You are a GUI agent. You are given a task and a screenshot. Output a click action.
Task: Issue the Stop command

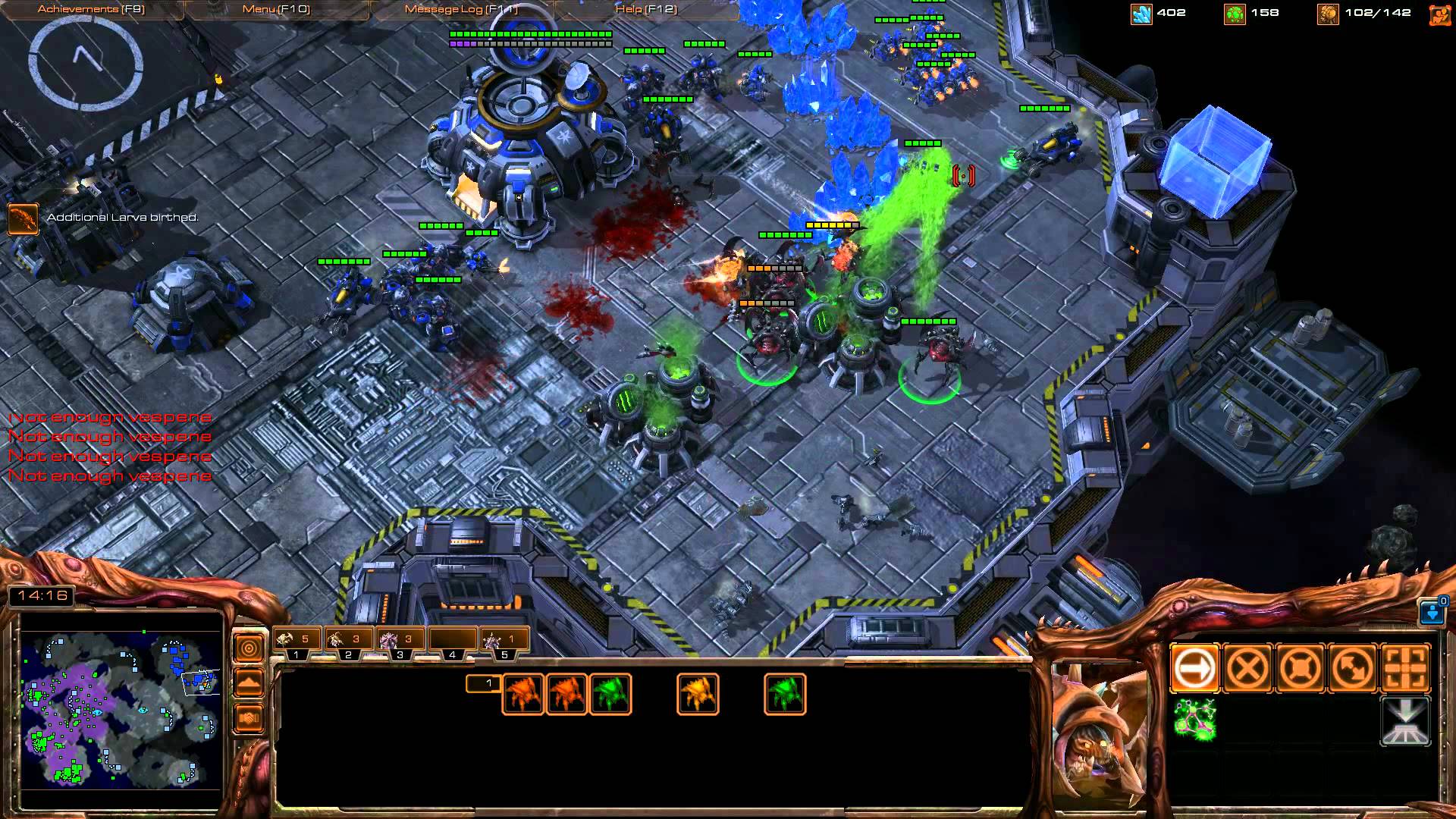pos(1247,669)
